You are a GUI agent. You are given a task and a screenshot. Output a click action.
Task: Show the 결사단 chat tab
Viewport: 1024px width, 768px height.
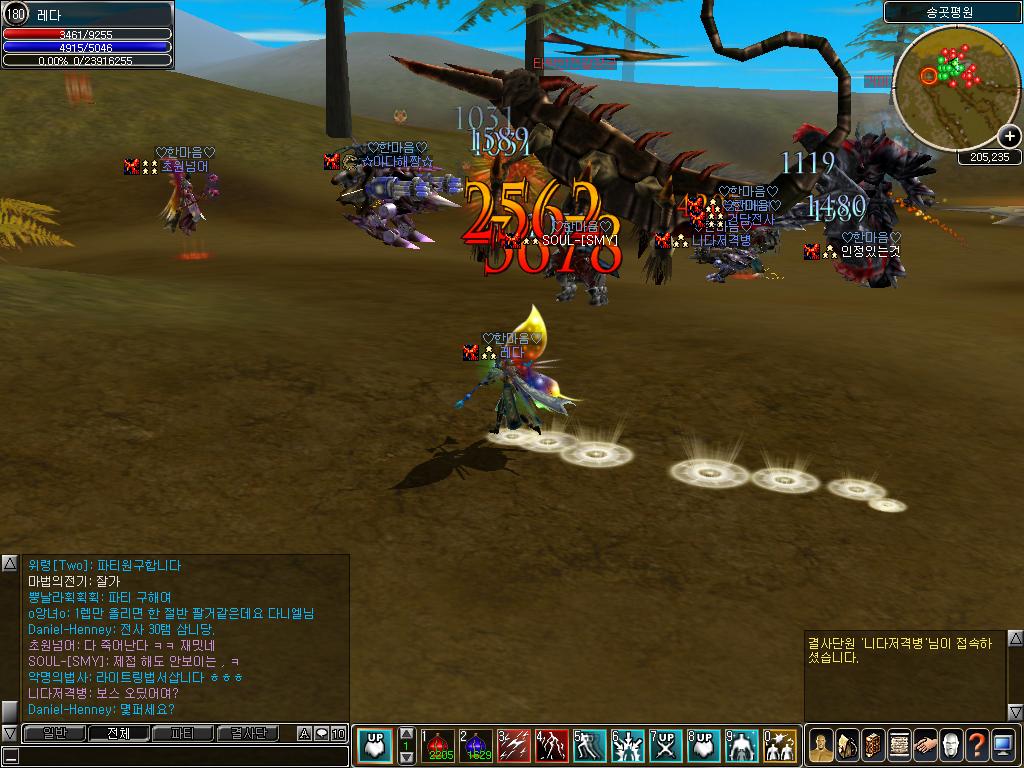click(x=248, y=733)
